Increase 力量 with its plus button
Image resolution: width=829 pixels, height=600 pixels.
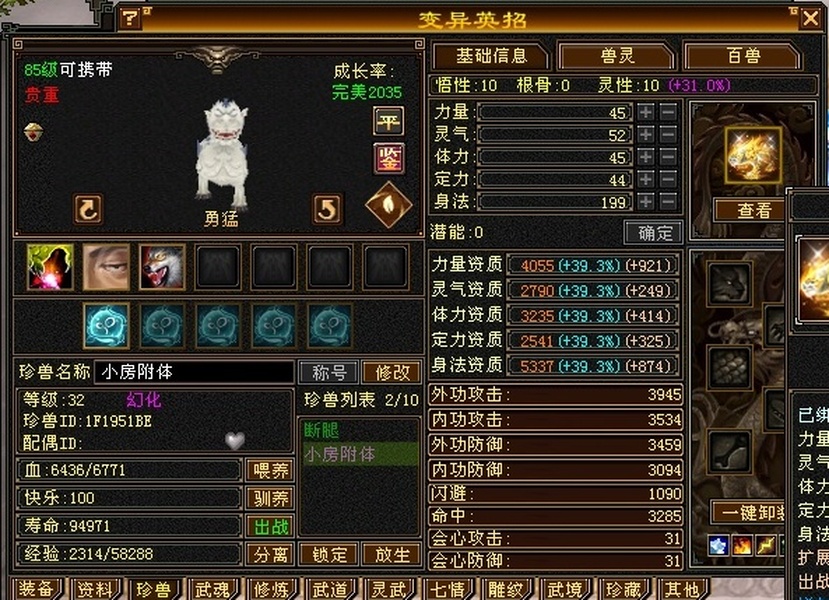(646, 112)
